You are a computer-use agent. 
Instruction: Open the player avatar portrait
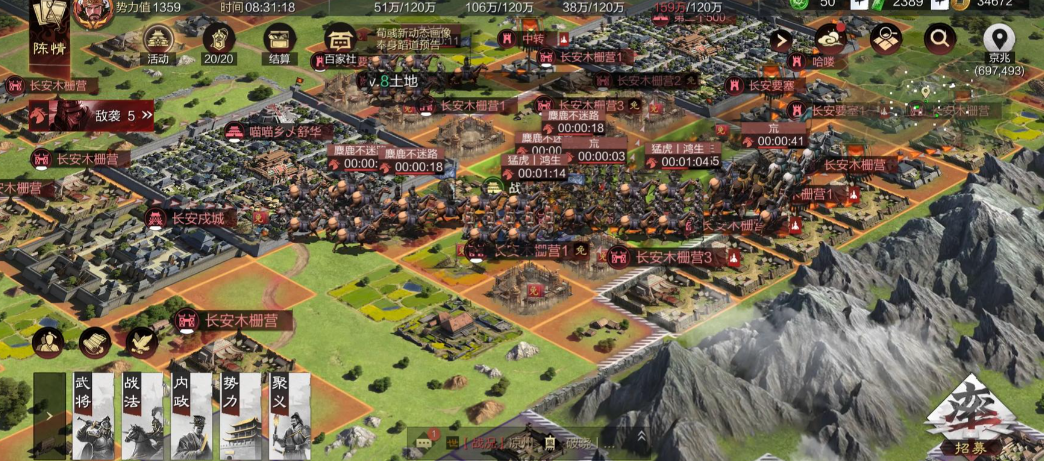(x=91, y=11)
